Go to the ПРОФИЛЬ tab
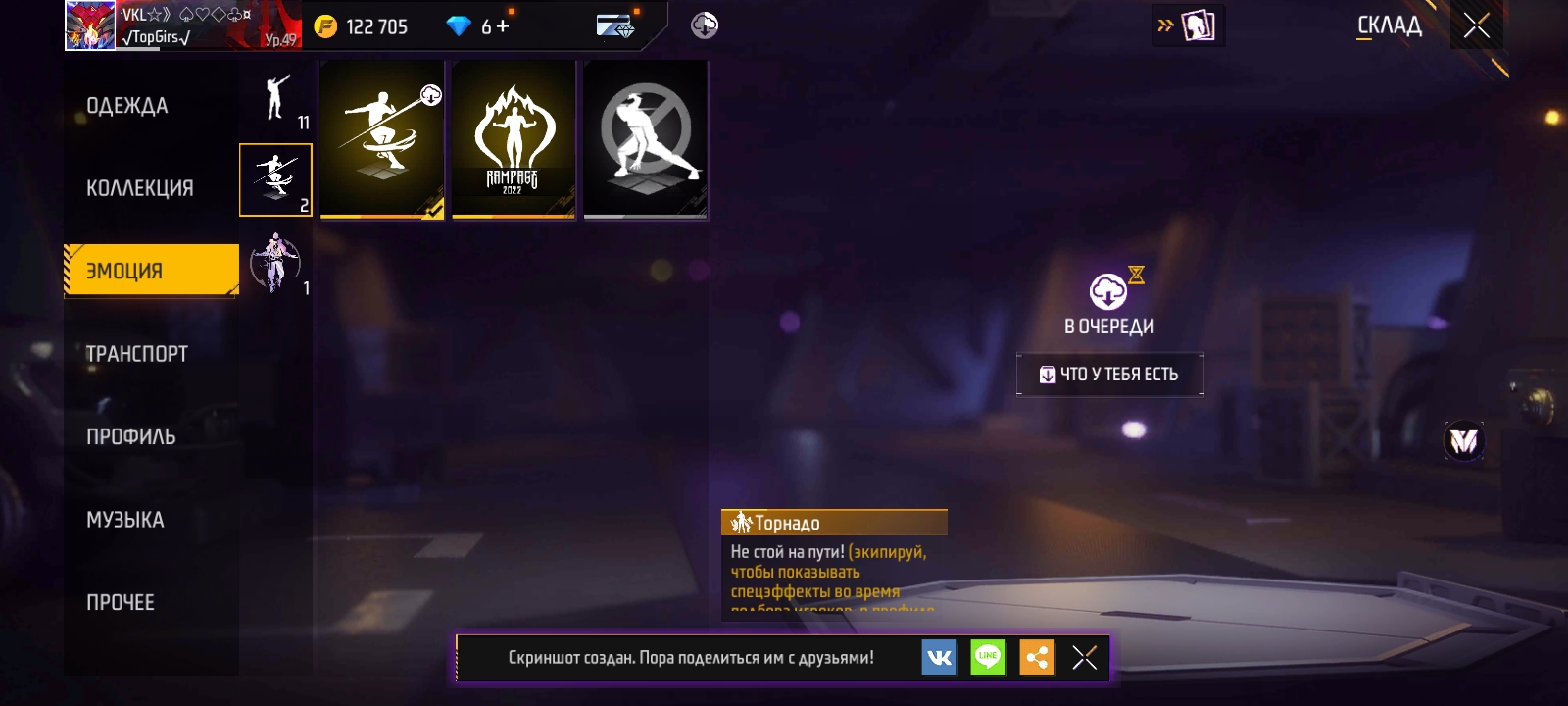The image size is (1568, 706). 131,437
